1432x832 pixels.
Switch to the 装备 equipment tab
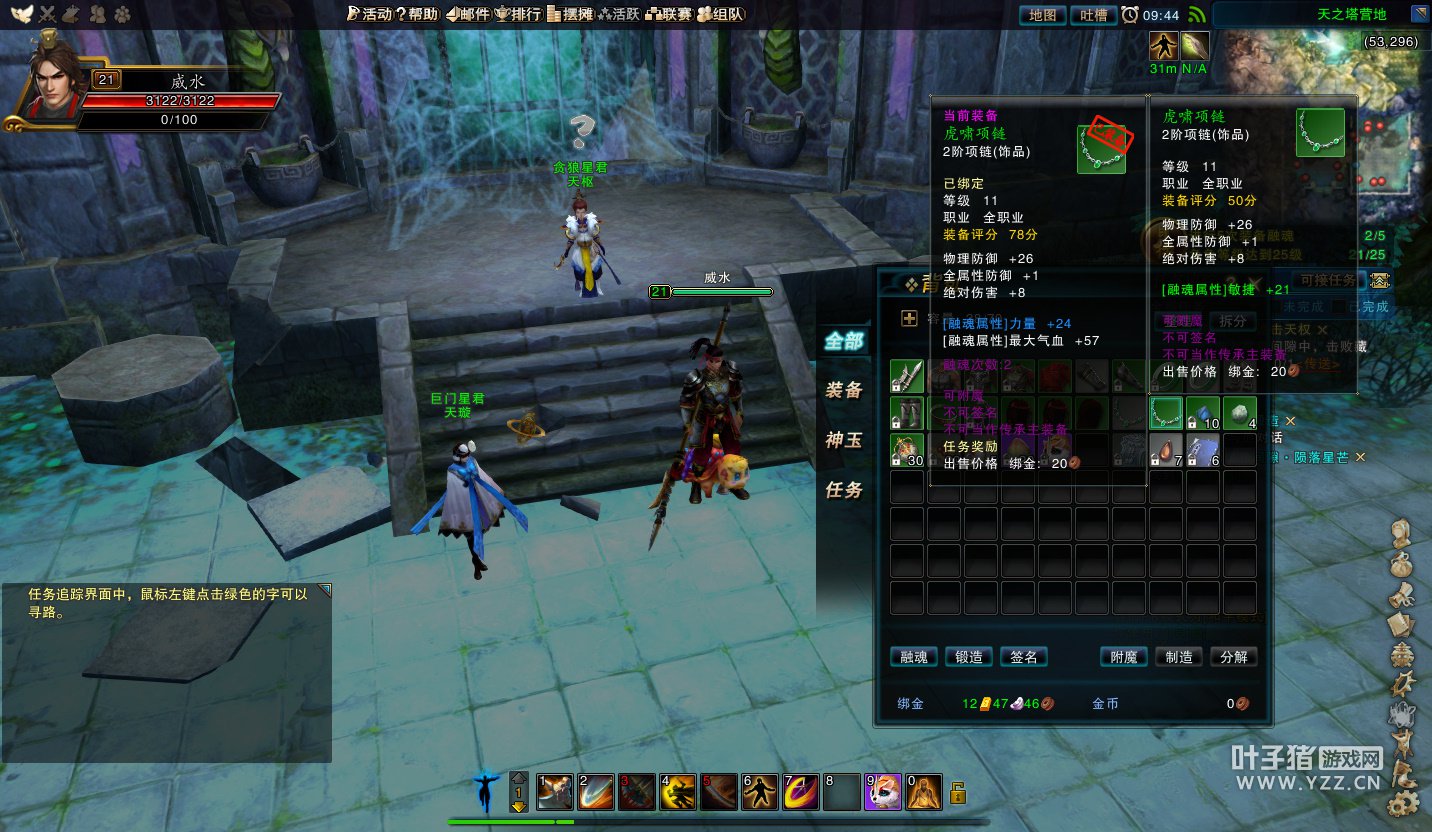tap(843, 390)
